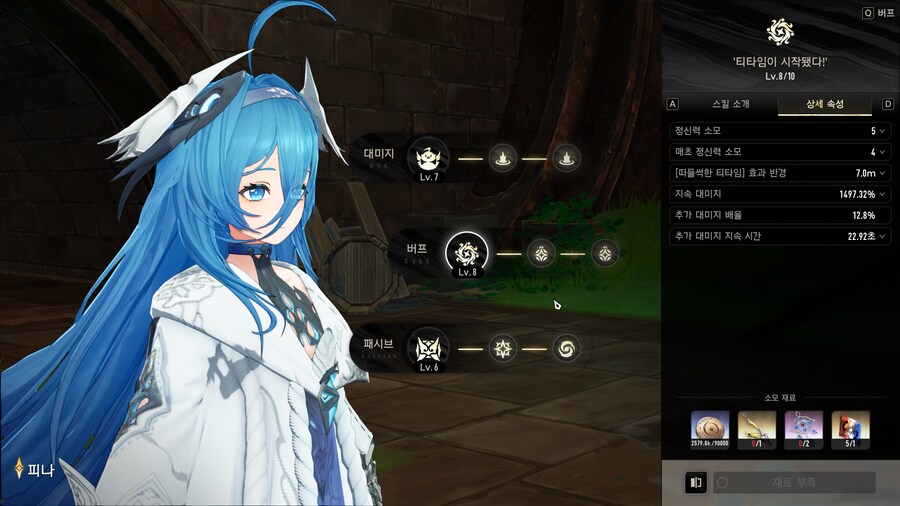Expand the 정신력 소모 attribute row
The image size is (900, 506).
(x=882, y=131)
